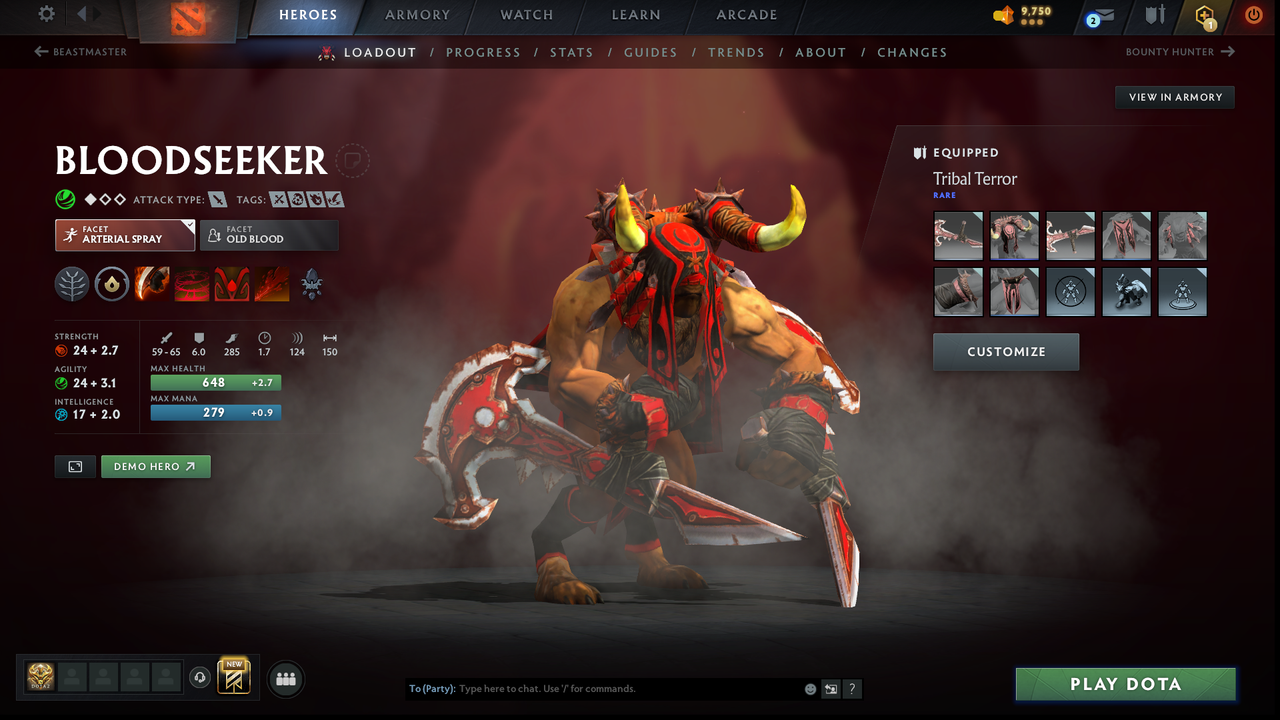This screenshot has width=1280, height=720.
Task: Select the Tribal Terror weapon thumbnail
Action: (958, 235)
